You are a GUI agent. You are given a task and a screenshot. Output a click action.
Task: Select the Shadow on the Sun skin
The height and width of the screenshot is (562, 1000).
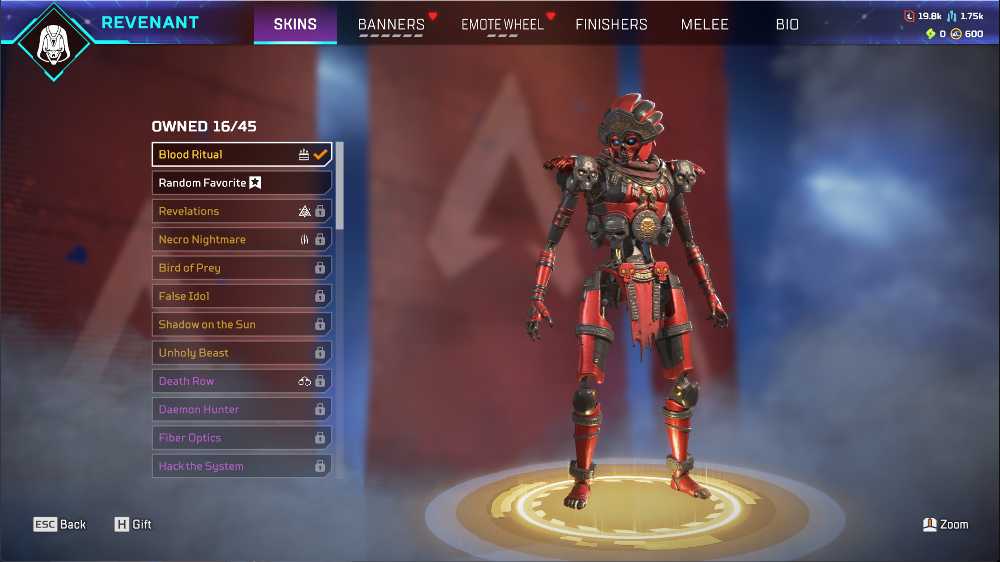pos(241,325)
